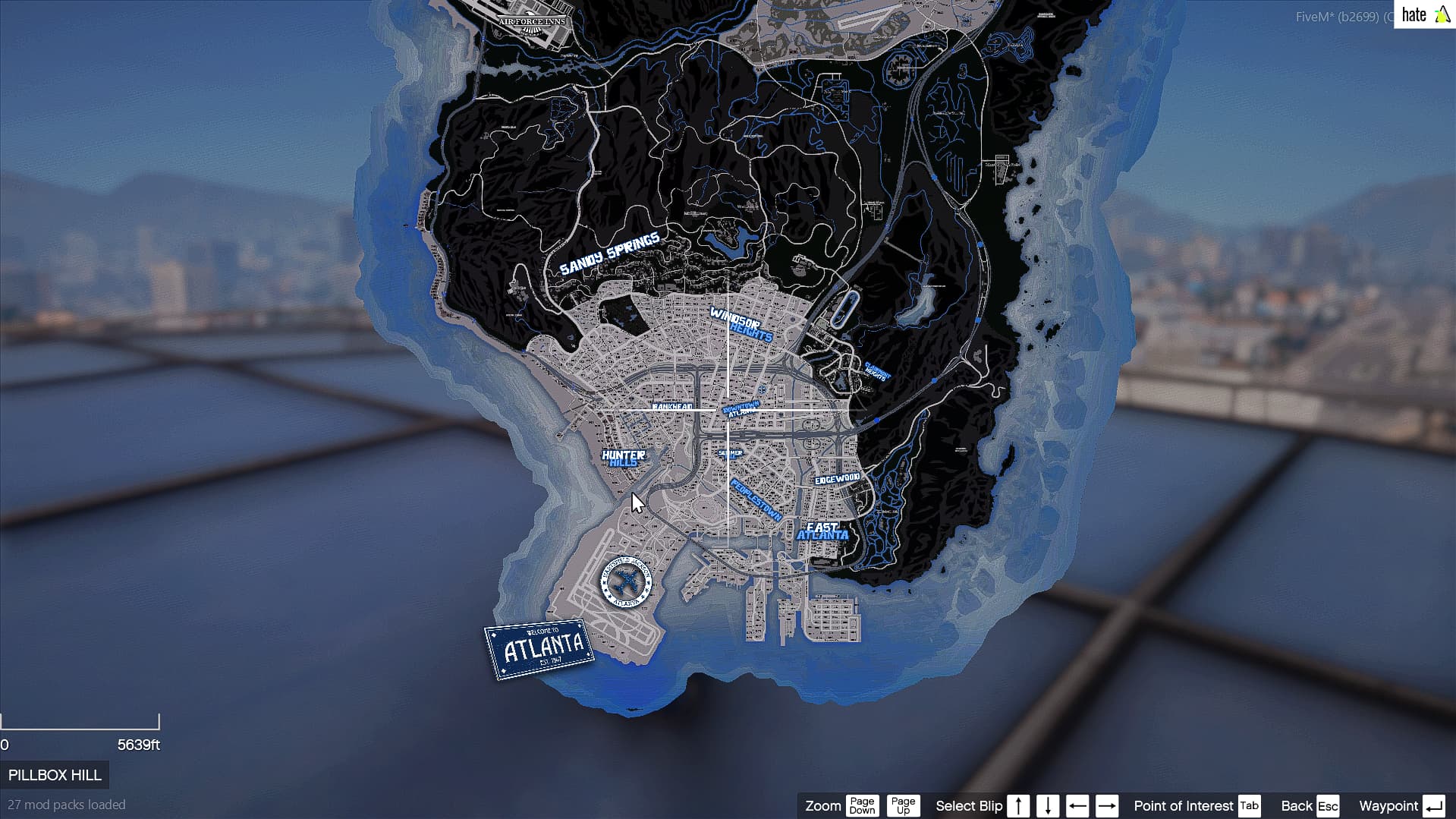Image resolution: width=1456 pixels, height=819 pixels.
Task: Click the Pillbox Hill location label
Action: (x=55, y=775)
